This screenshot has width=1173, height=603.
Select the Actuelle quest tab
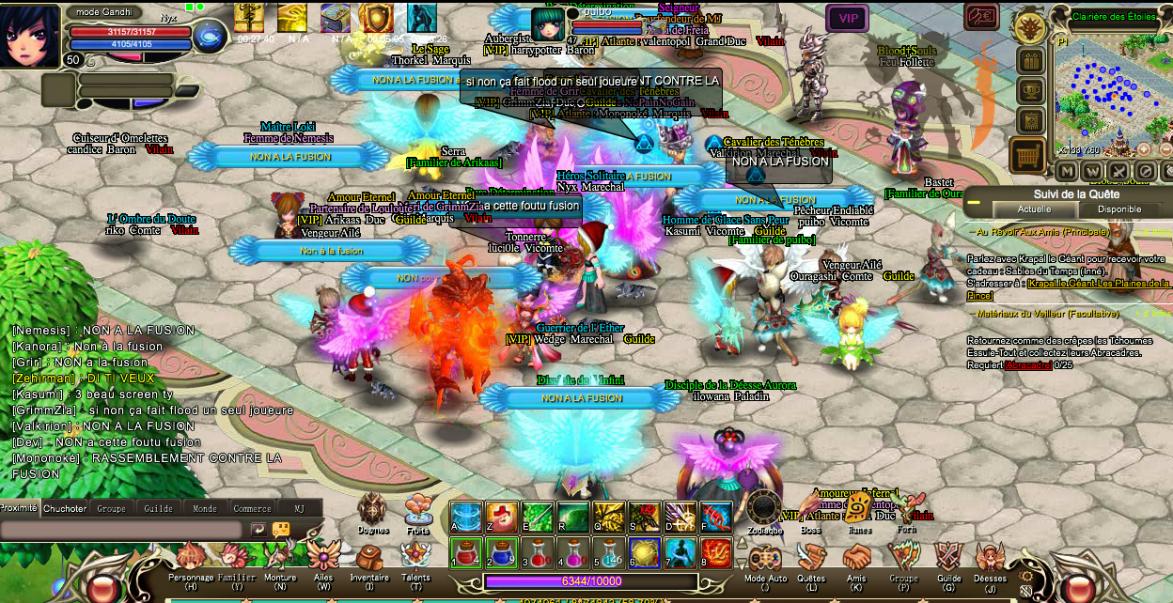(1033, 209)
